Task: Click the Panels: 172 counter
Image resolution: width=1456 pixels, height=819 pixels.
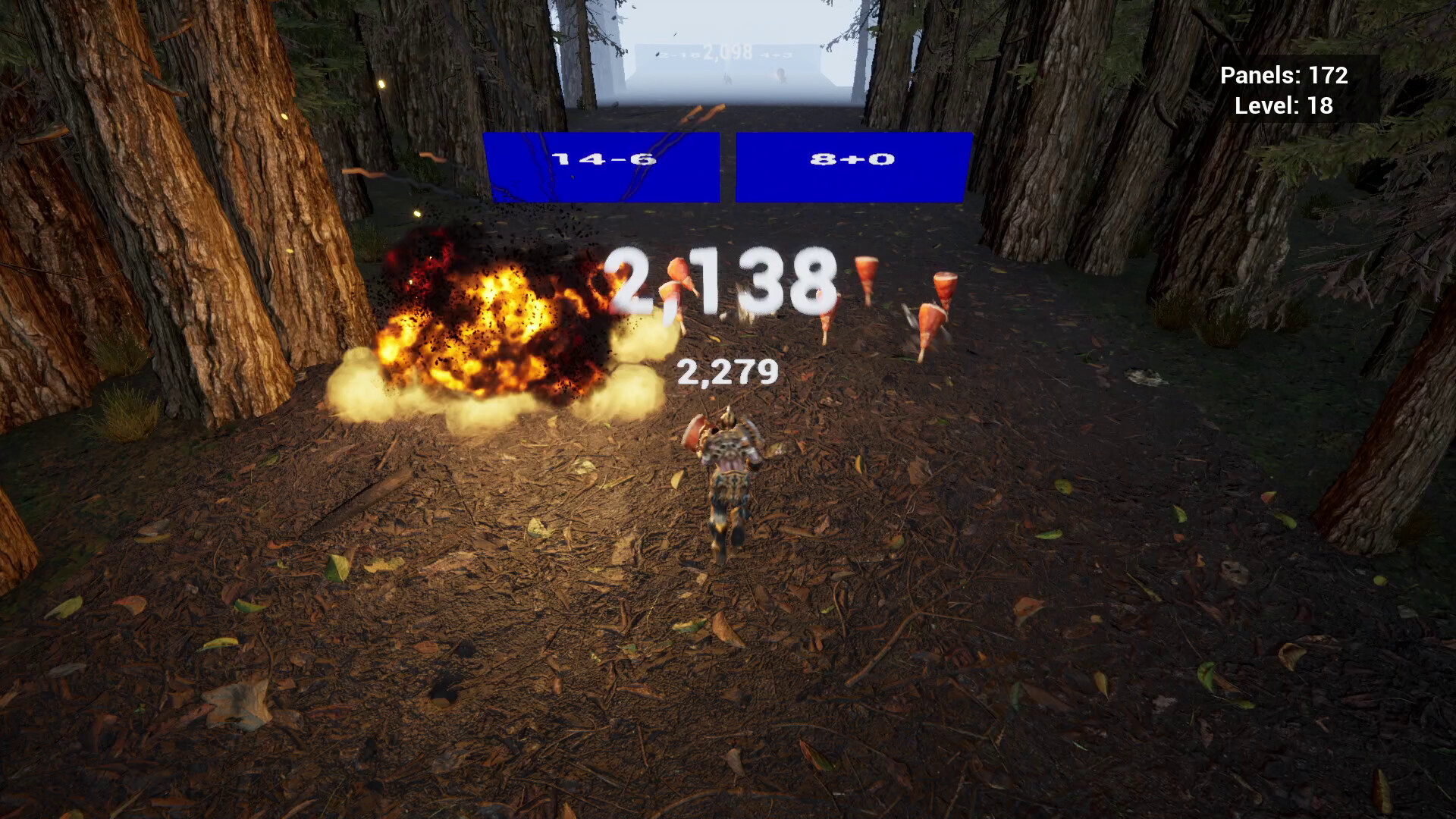Action: tap(1285, 76)
